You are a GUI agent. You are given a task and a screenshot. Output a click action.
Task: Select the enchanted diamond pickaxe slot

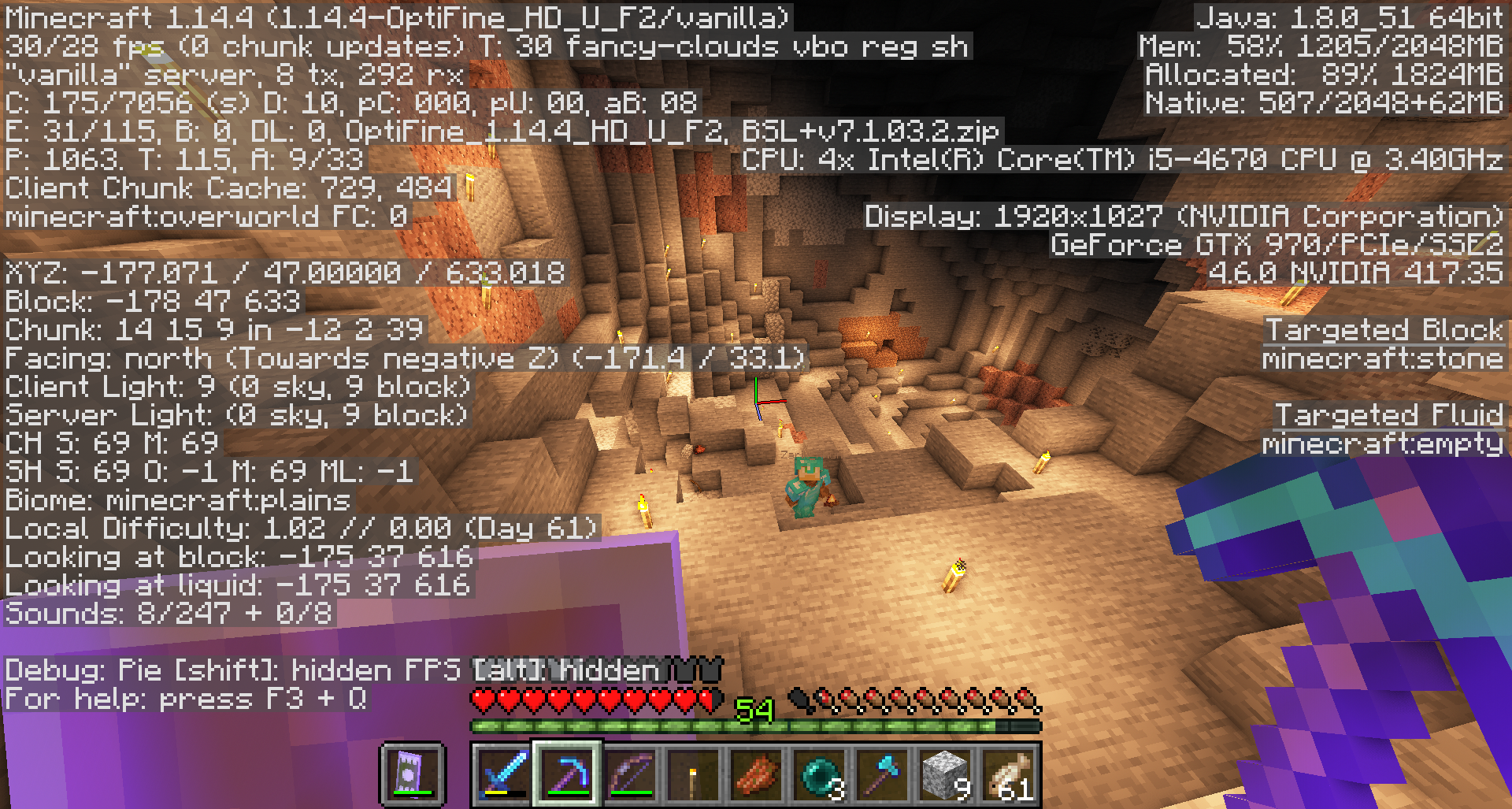pos(567,774)
